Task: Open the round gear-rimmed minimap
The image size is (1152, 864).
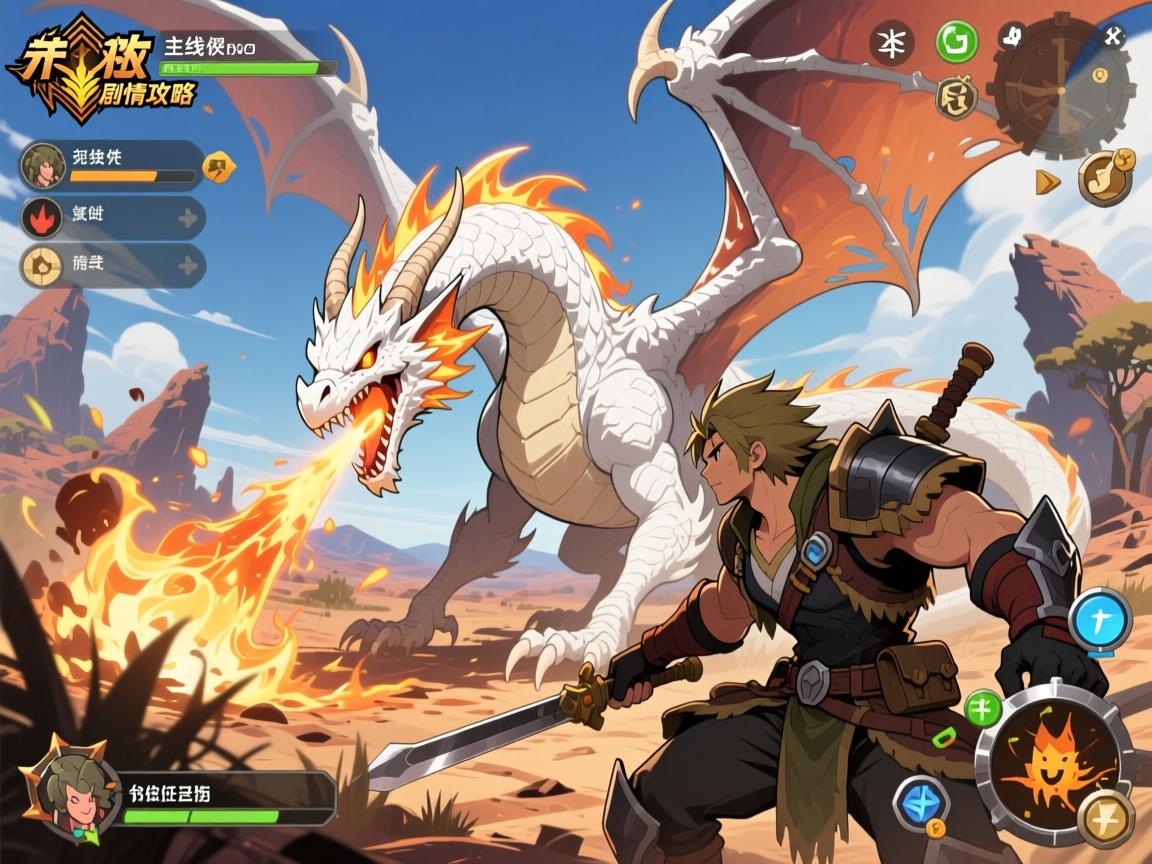Action: pyautogui.click(x=1062, y=86)
